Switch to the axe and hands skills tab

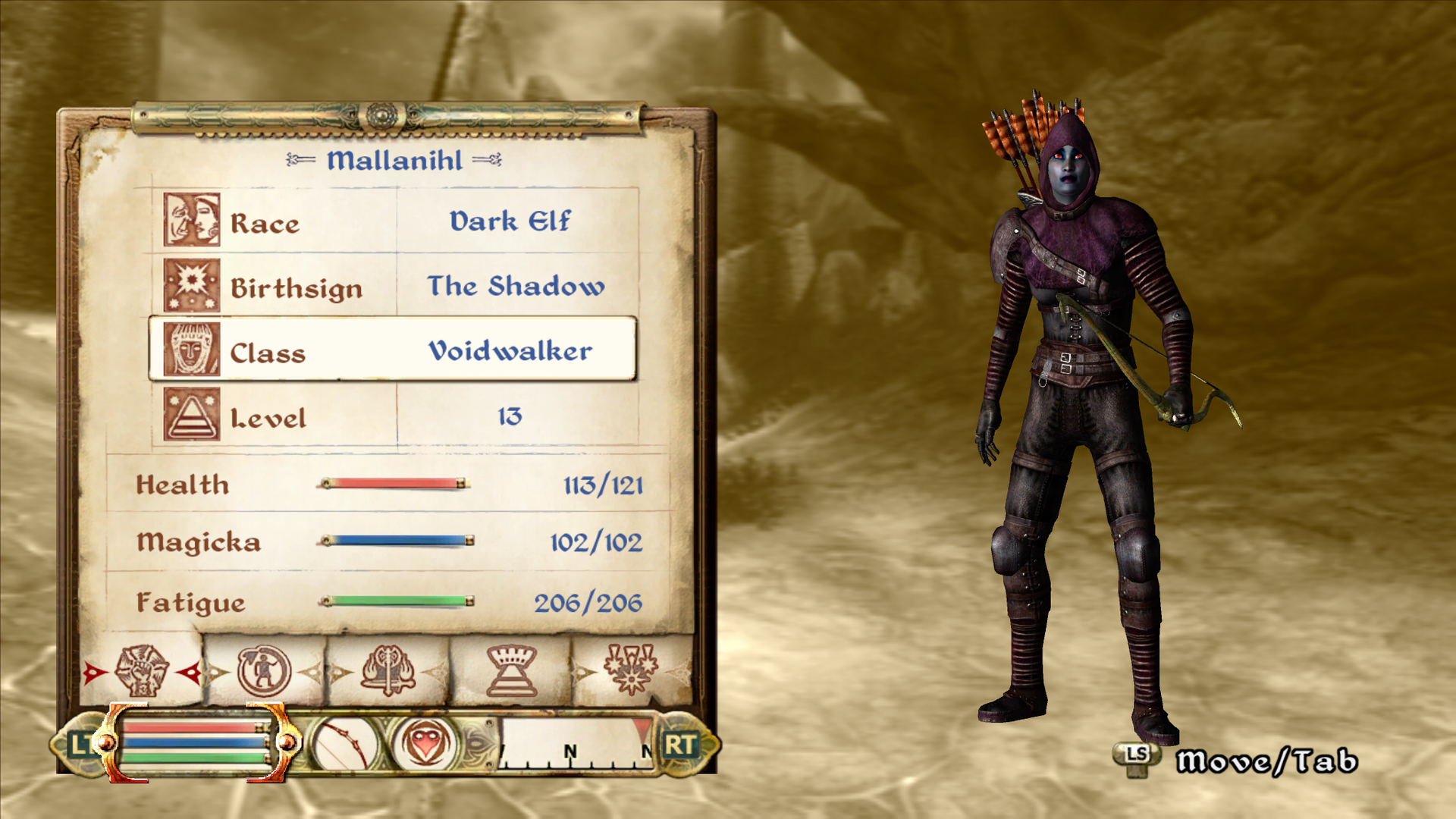(x=388, y=670)
